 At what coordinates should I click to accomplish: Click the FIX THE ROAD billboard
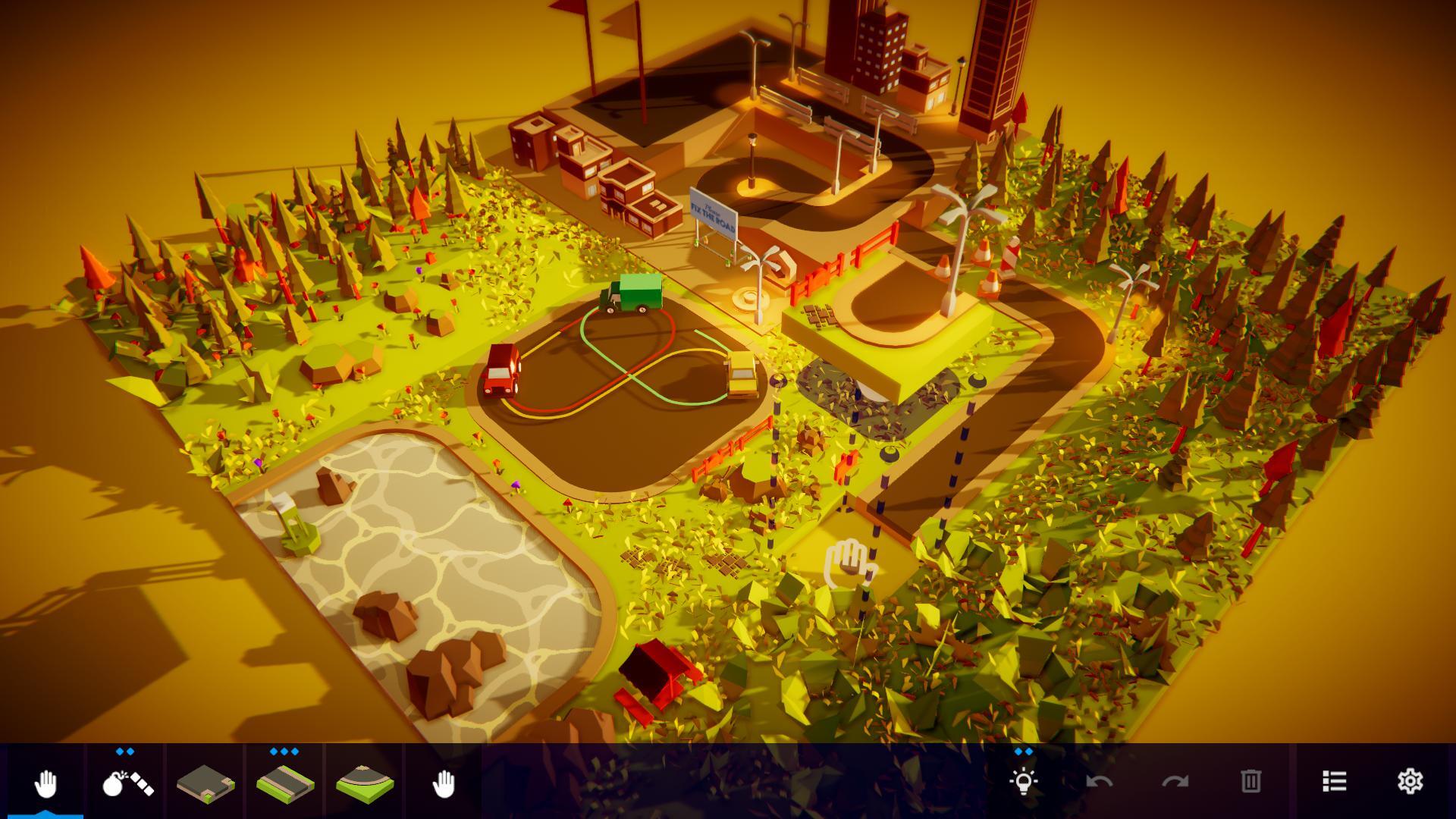[714, 215]
